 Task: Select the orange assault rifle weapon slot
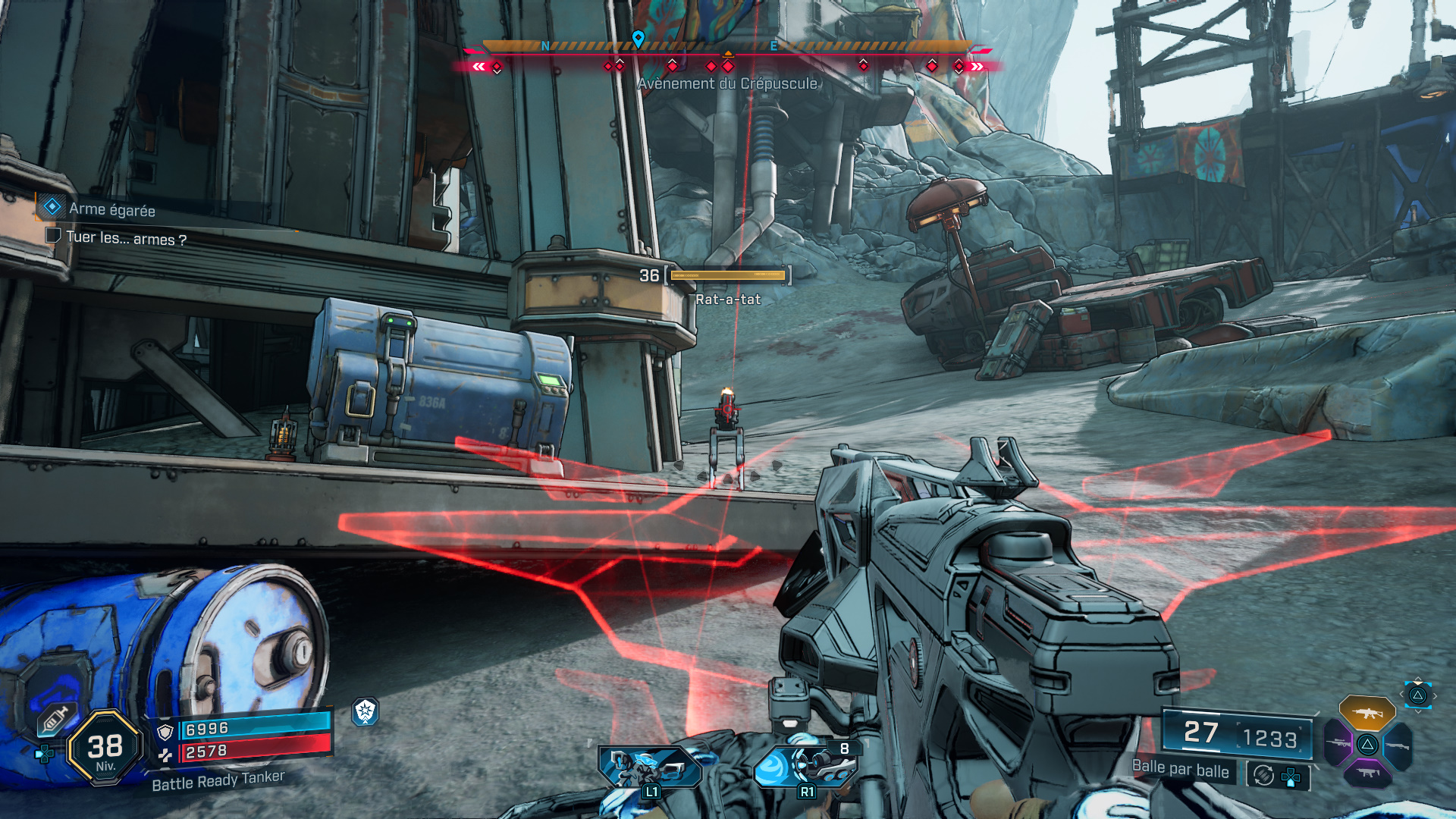coord(1367,713)
